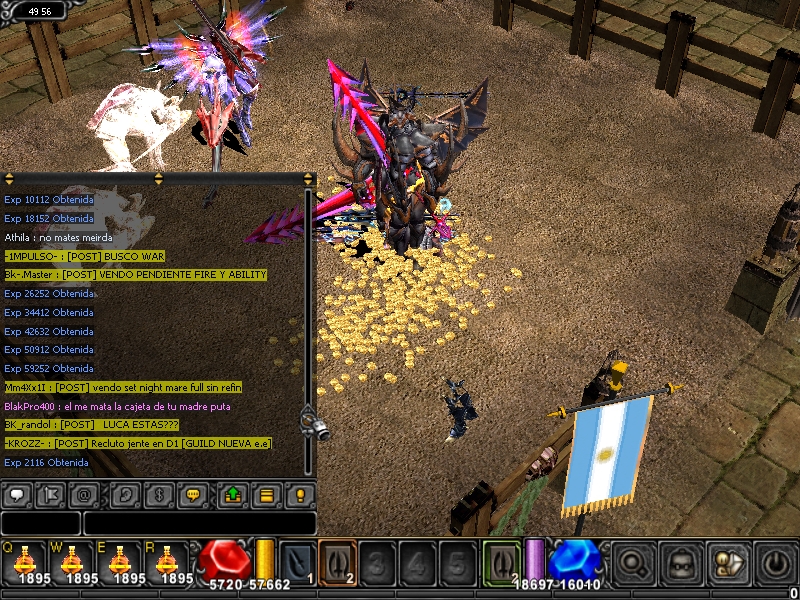
Task: Toggle the flag chat filter button
Action: (x=50, y=495)
